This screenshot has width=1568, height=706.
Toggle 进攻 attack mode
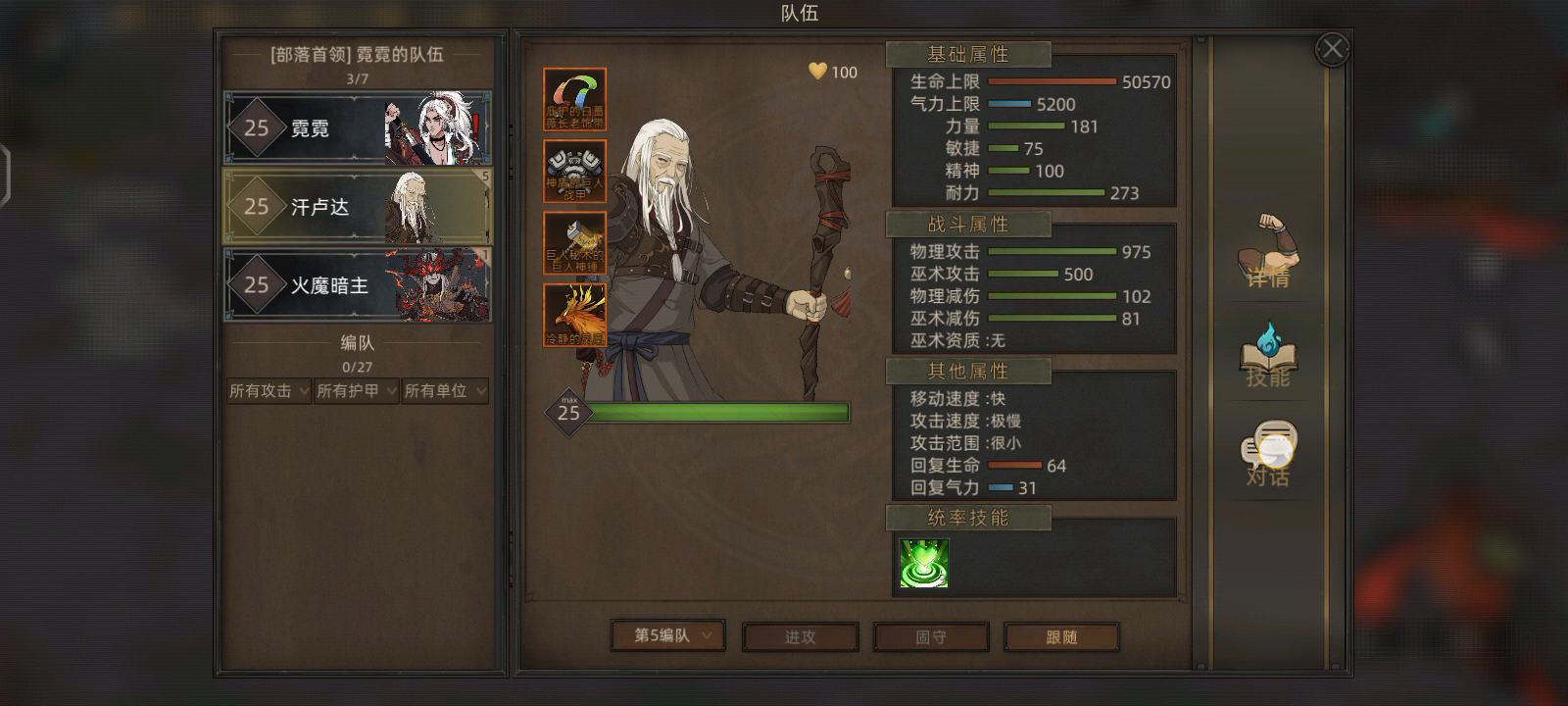801,636
